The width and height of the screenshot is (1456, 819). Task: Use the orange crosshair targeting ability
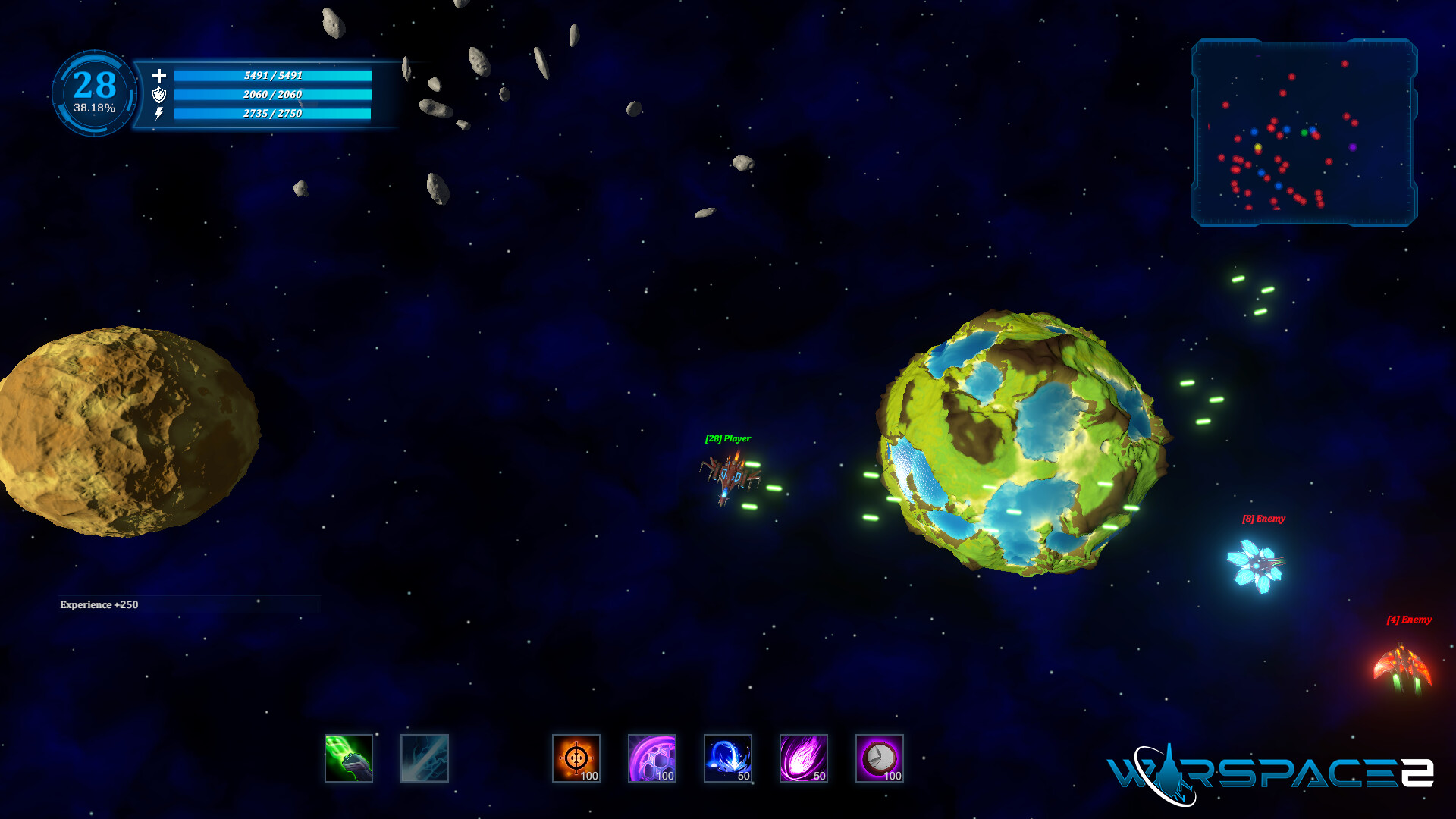[577, 758]
